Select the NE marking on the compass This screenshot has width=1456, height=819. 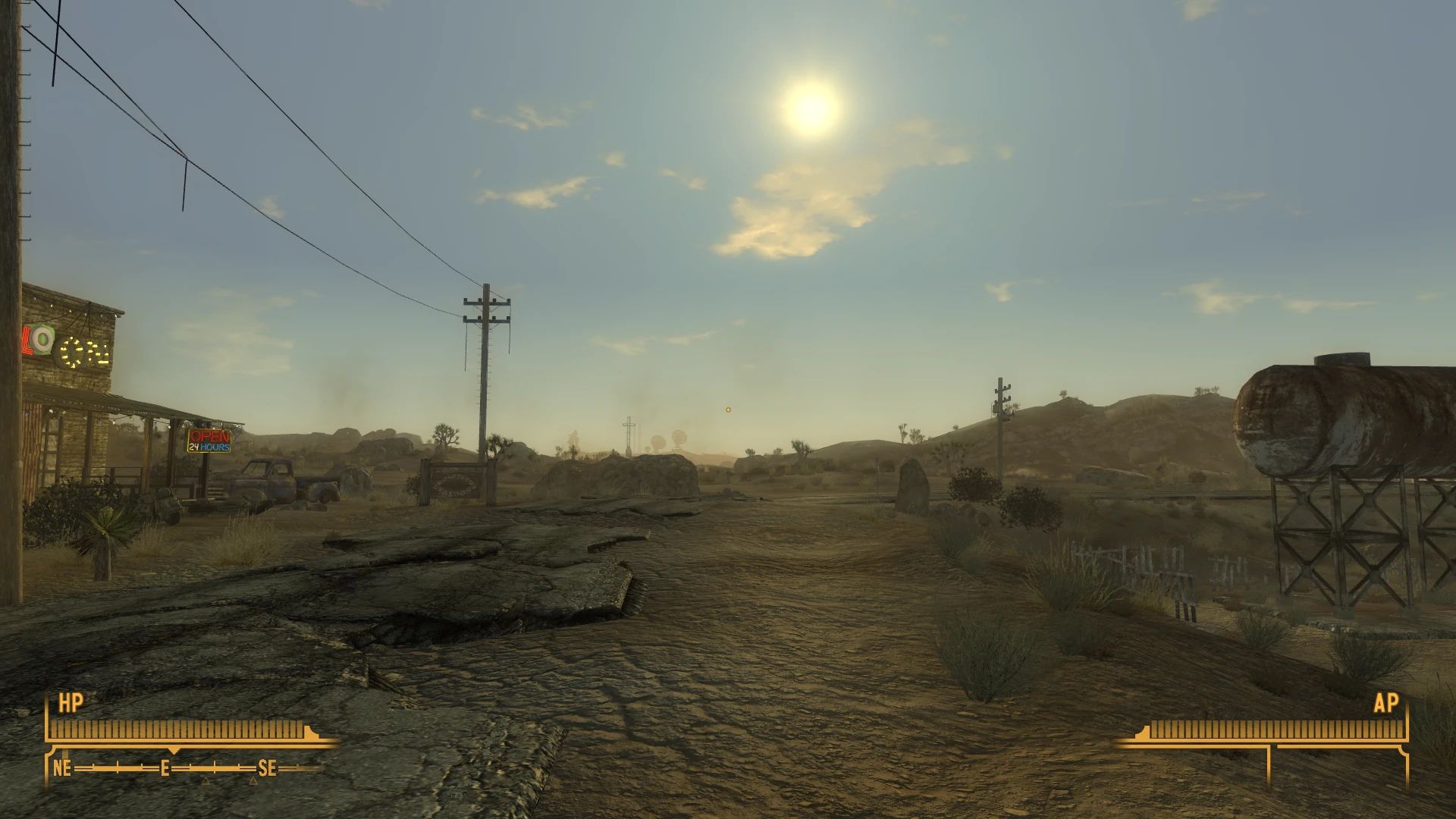point(63,767)
